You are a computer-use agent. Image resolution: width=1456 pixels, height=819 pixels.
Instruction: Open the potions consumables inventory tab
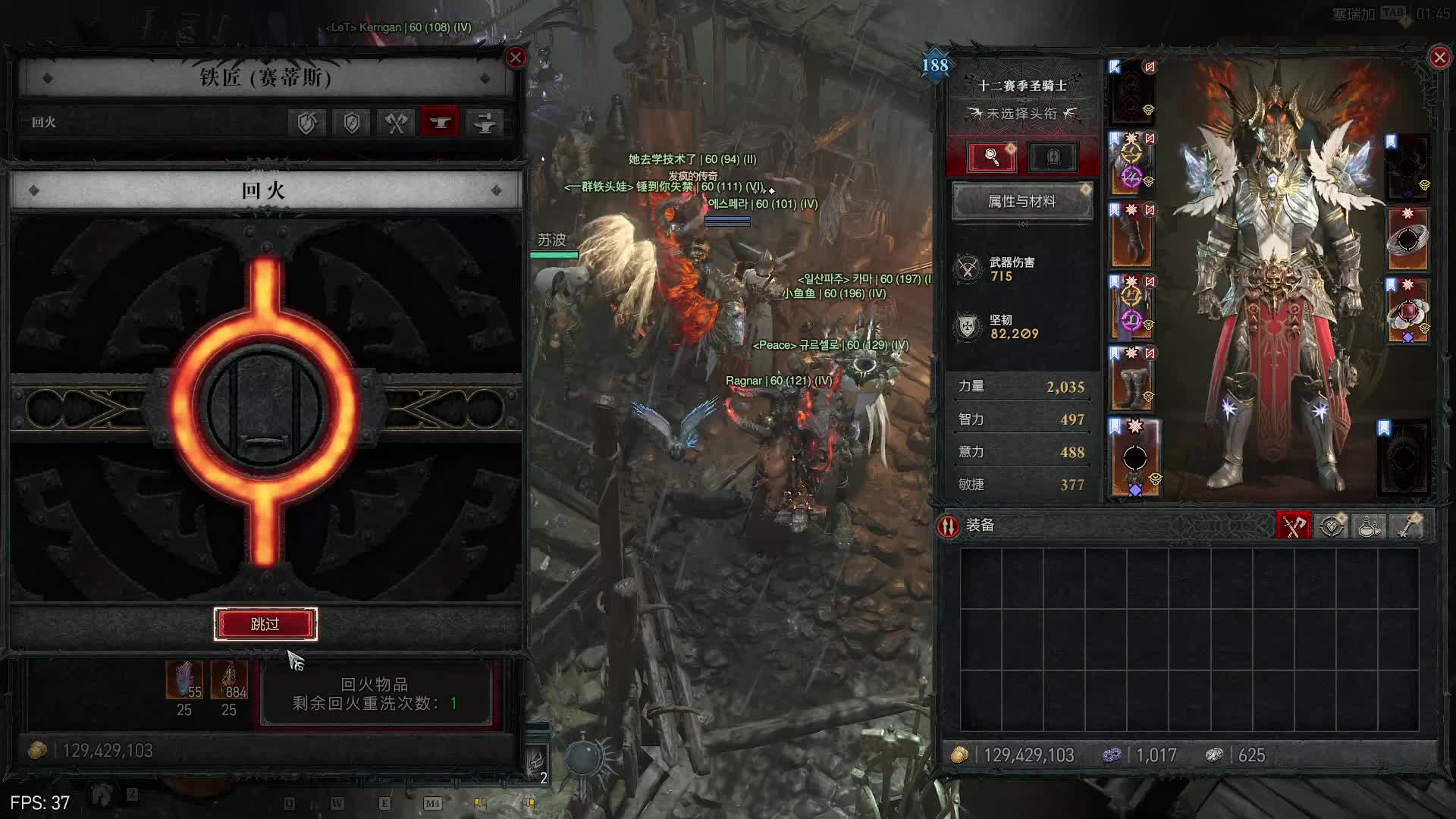[1369, 526]
